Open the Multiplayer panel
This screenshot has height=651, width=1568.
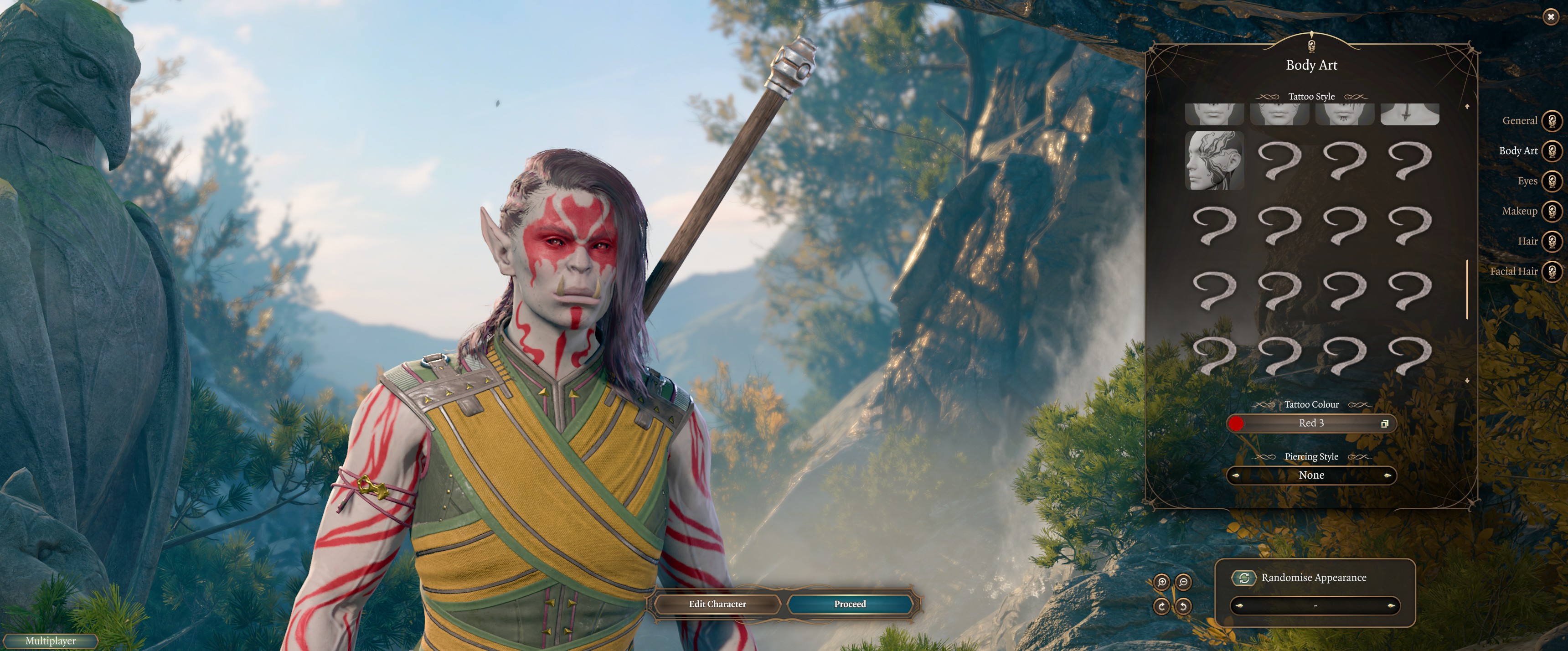click(51, 641)
